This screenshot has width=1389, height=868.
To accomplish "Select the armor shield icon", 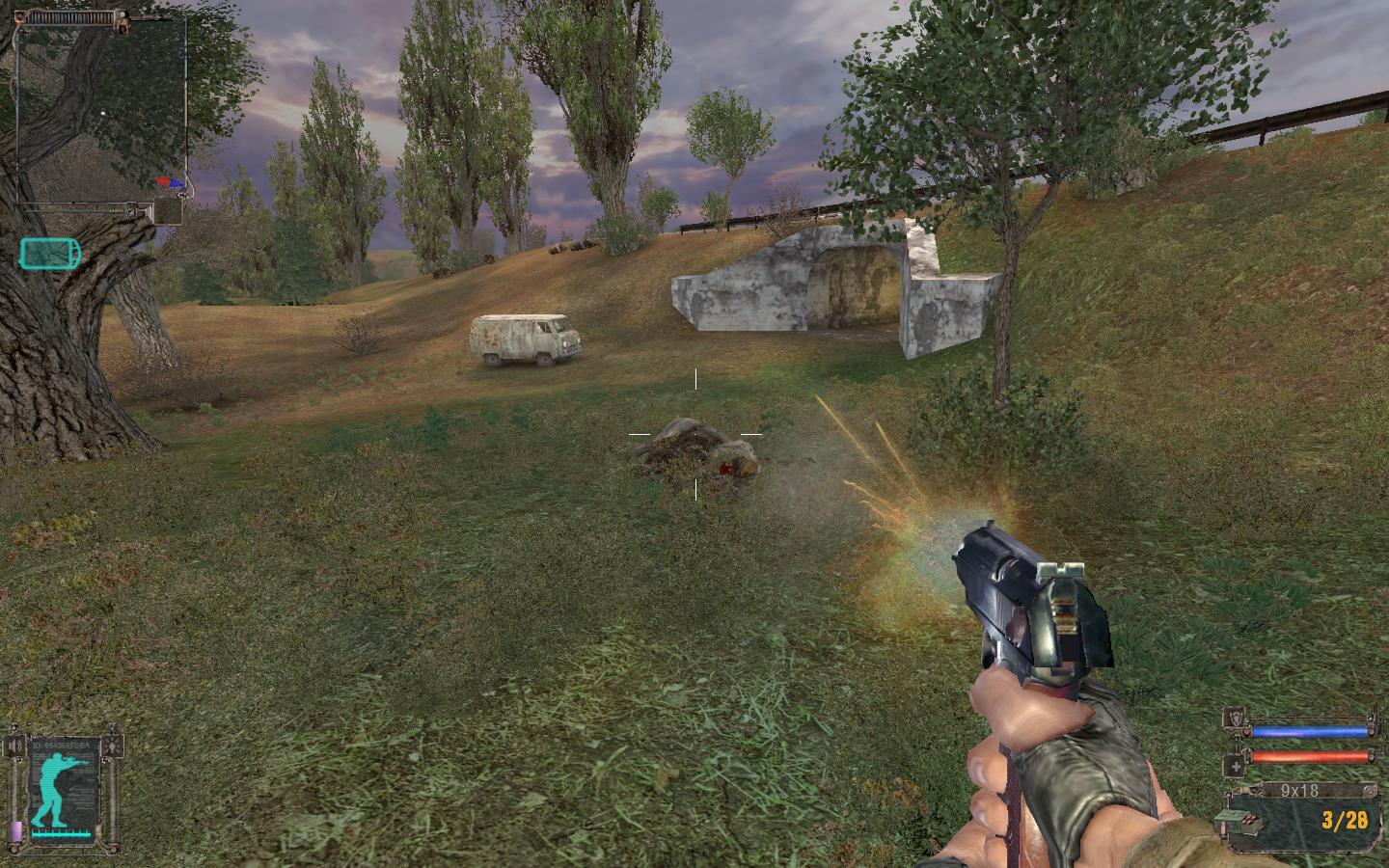I will tap(1234, 719).
